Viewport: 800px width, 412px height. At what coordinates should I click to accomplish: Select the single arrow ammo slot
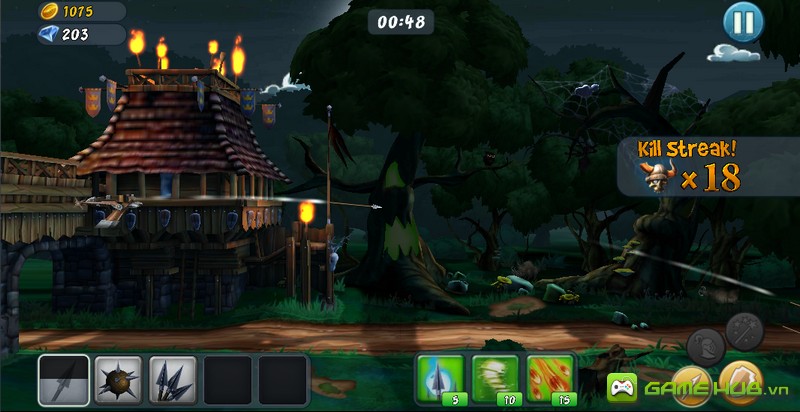coord(64,380)
